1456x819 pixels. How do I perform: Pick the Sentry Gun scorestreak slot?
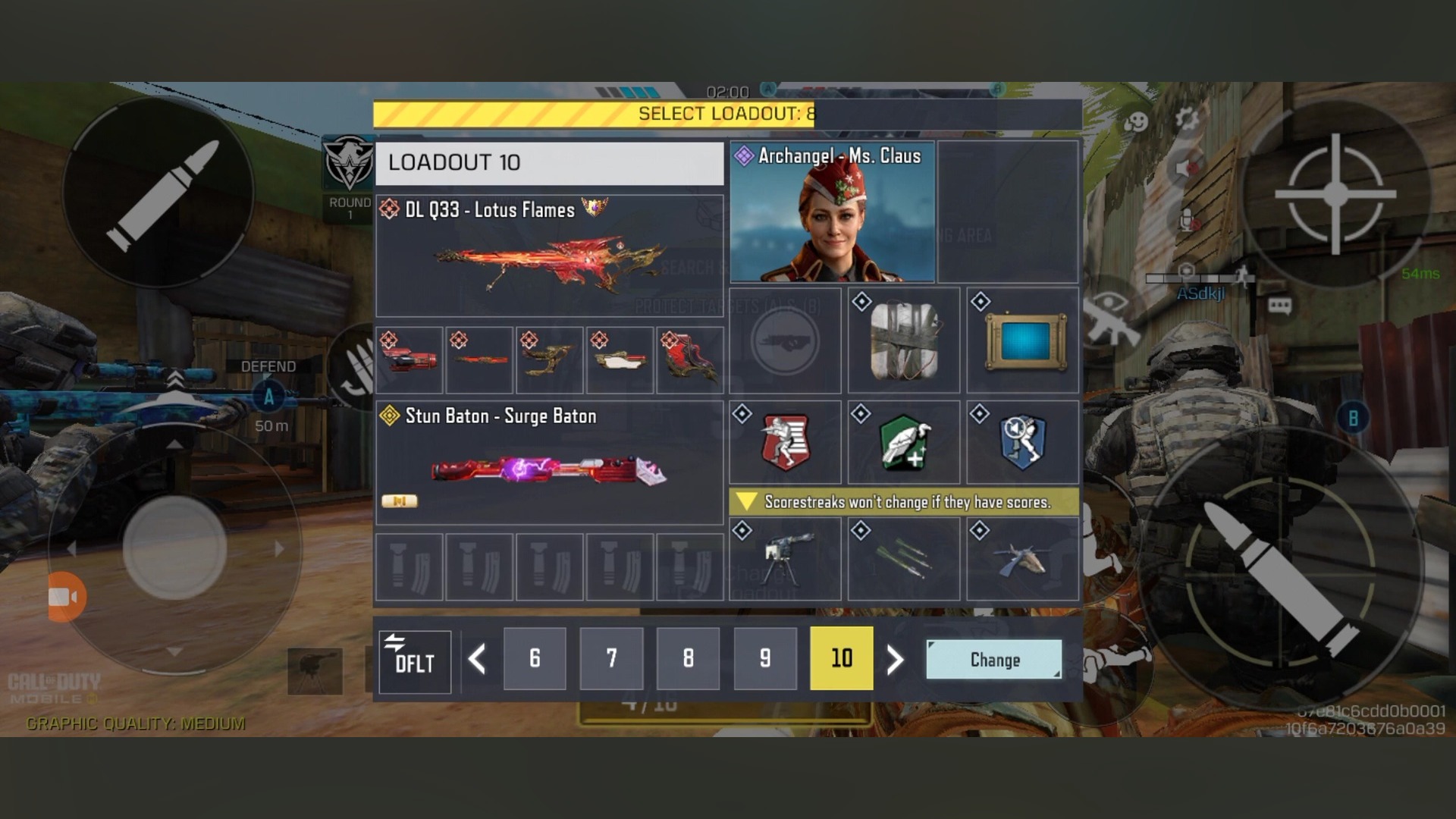pos(785,559)
